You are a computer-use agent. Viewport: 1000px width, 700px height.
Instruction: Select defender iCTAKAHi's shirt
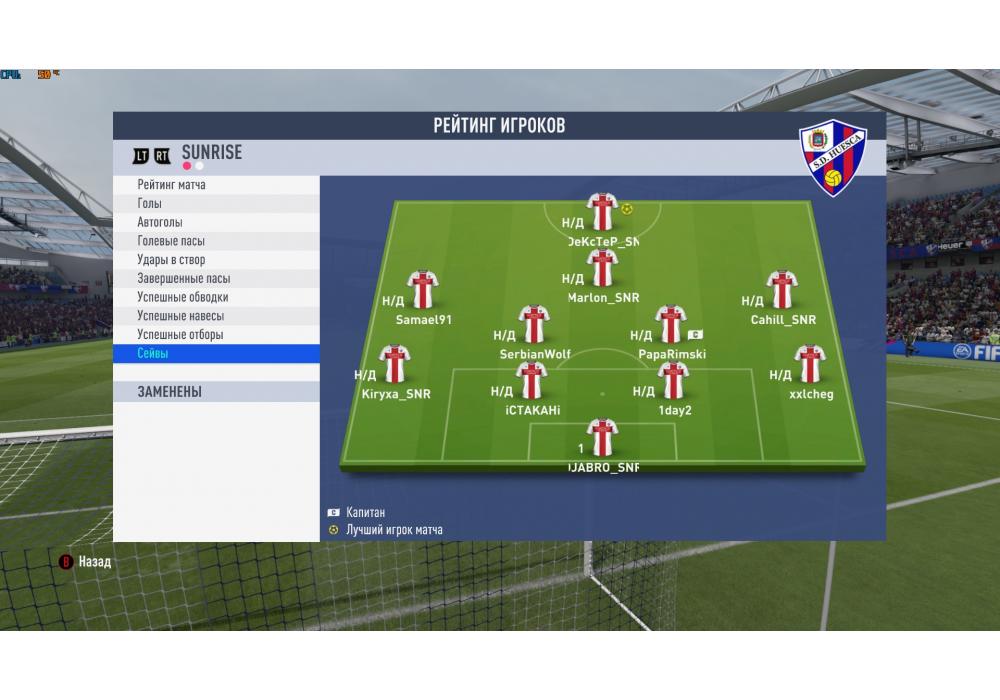coord(531,381)
